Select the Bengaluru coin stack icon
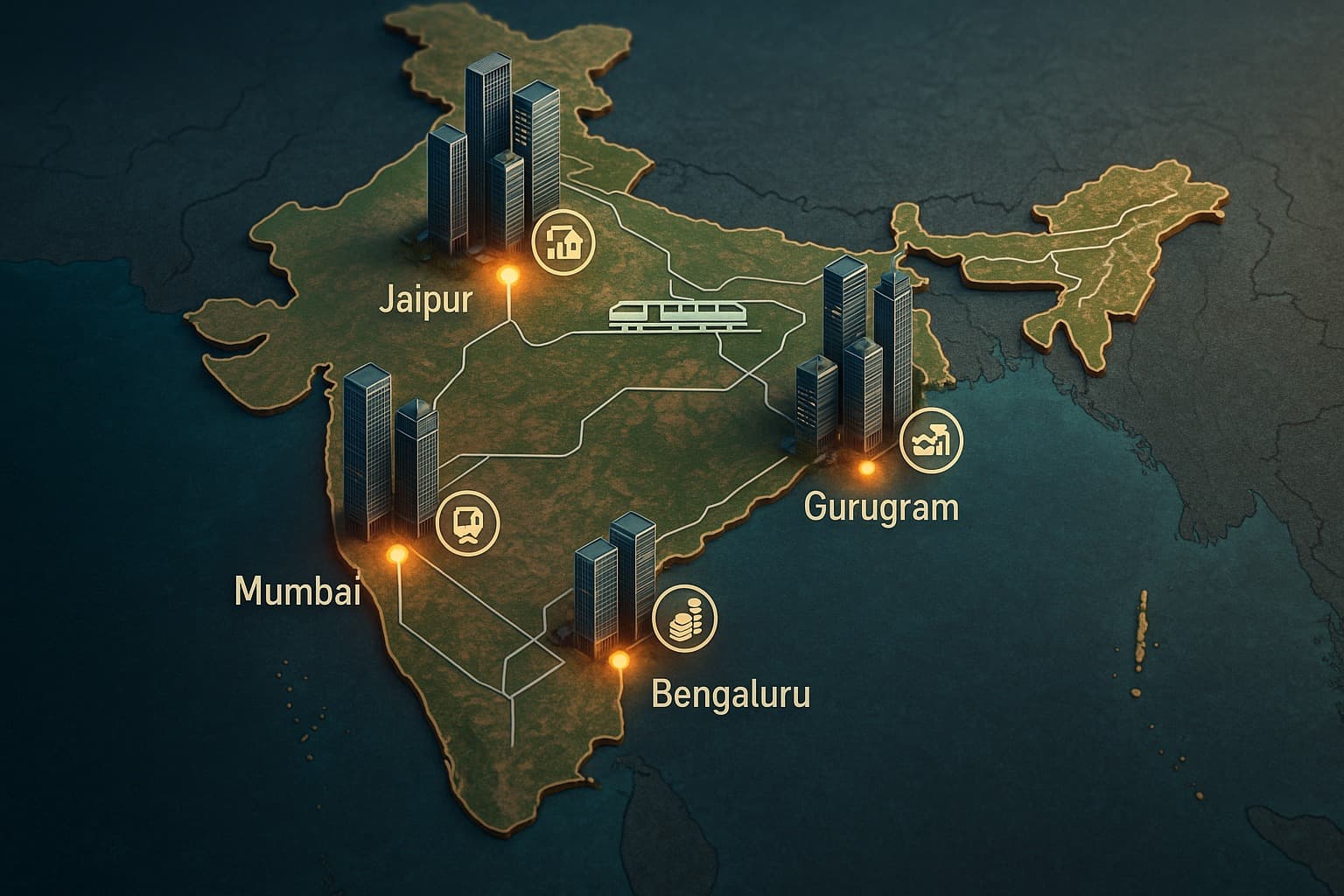The height and width of the screenshot is (896, 1344). [x=684, y=616]
